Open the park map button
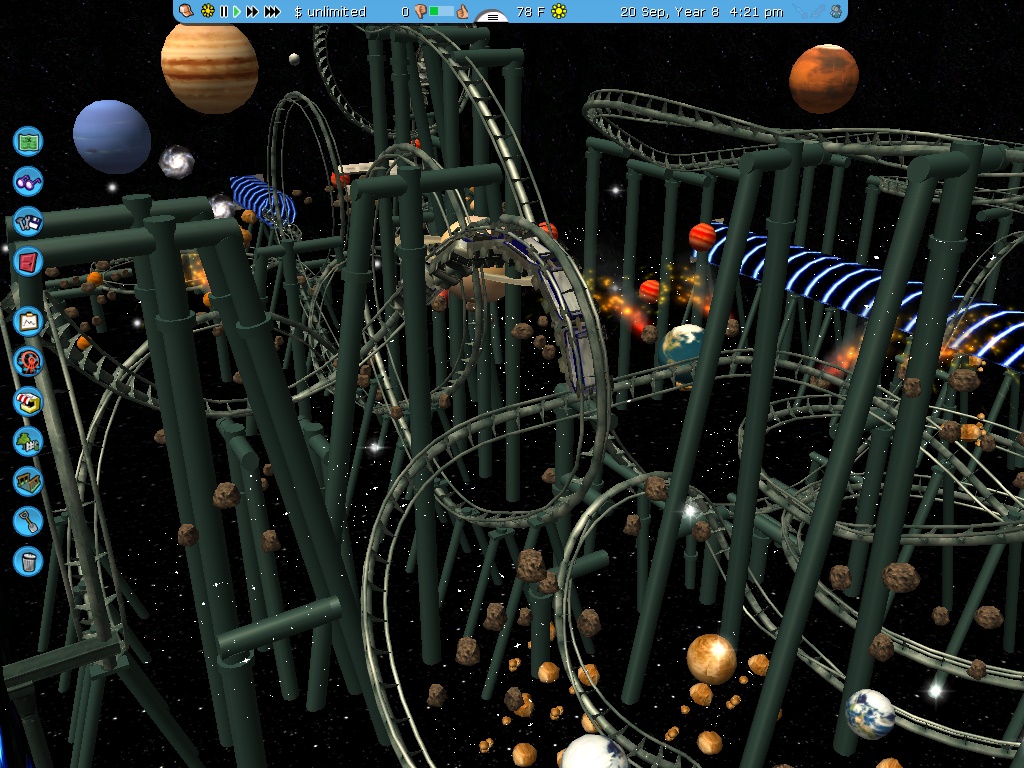 point(29,141)
